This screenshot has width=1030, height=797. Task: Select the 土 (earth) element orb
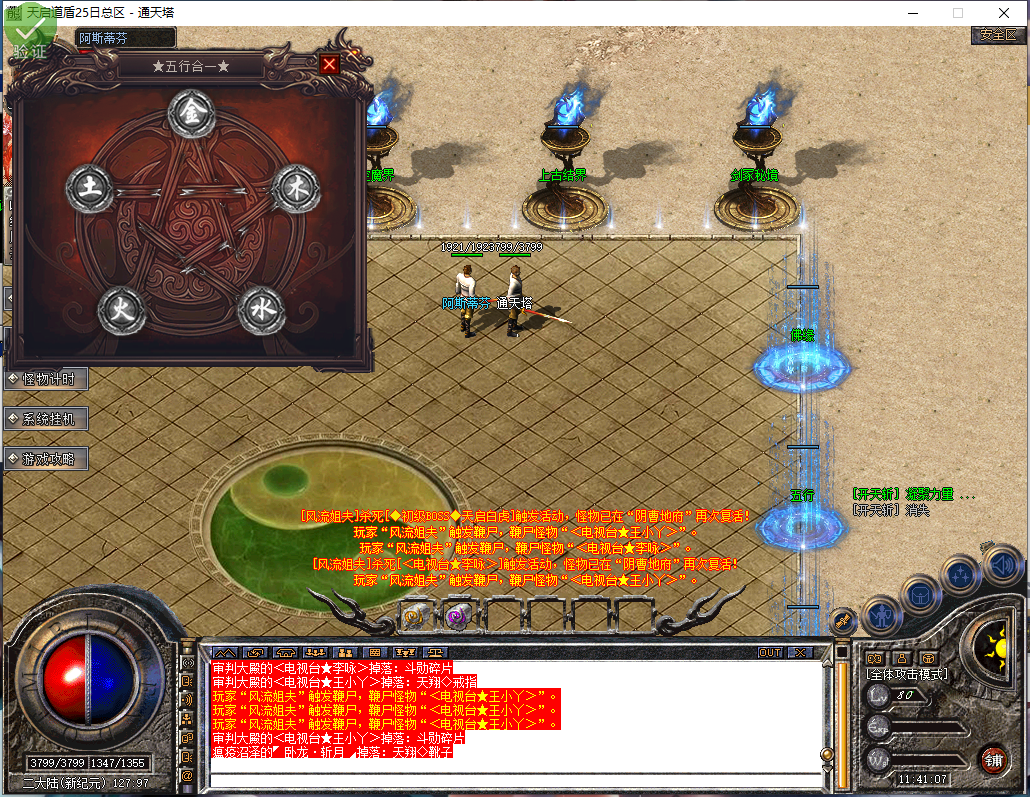click(x=89, y=188)
